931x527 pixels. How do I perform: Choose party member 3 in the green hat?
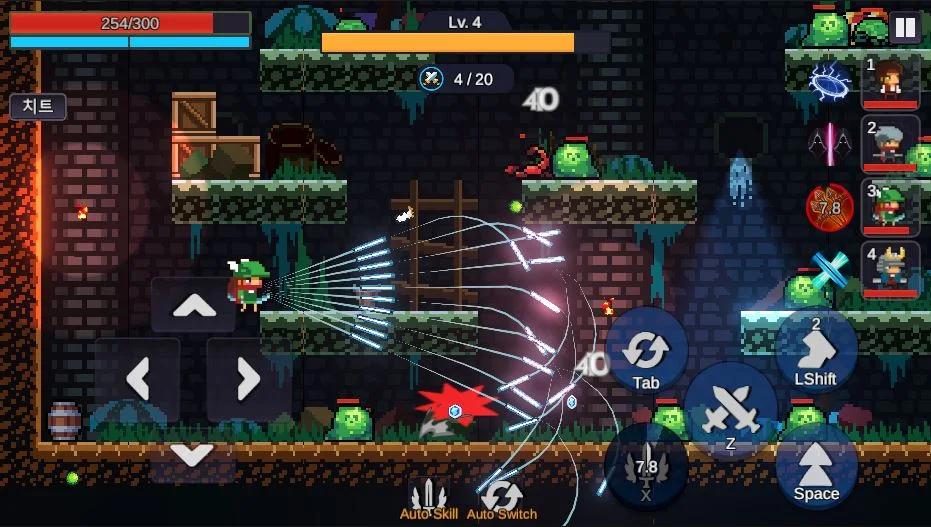coord(890,208)
